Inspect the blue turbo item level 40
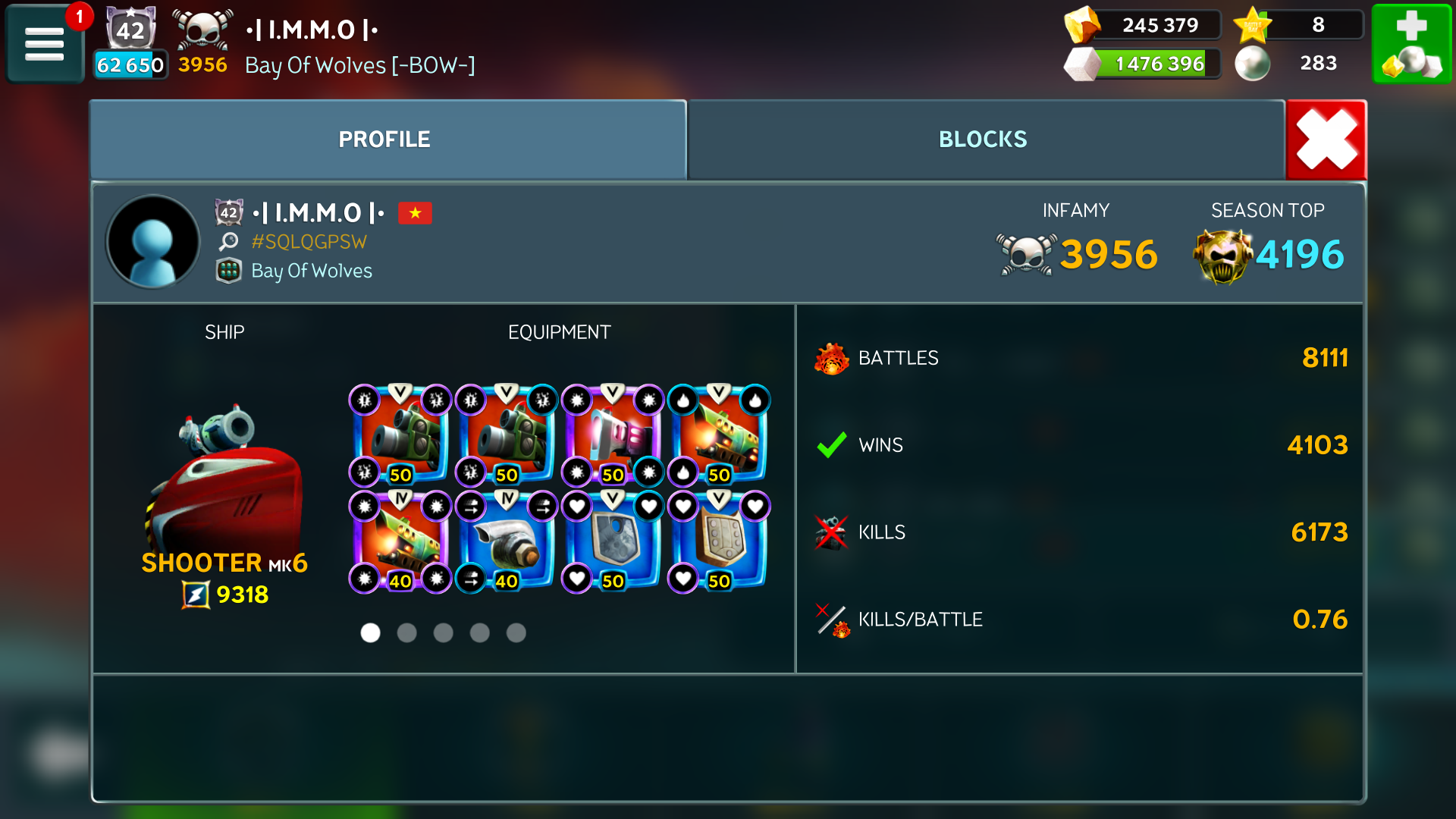Viewport: 1456px width, 819px height. pyautogui.click(x=507, y=541)
